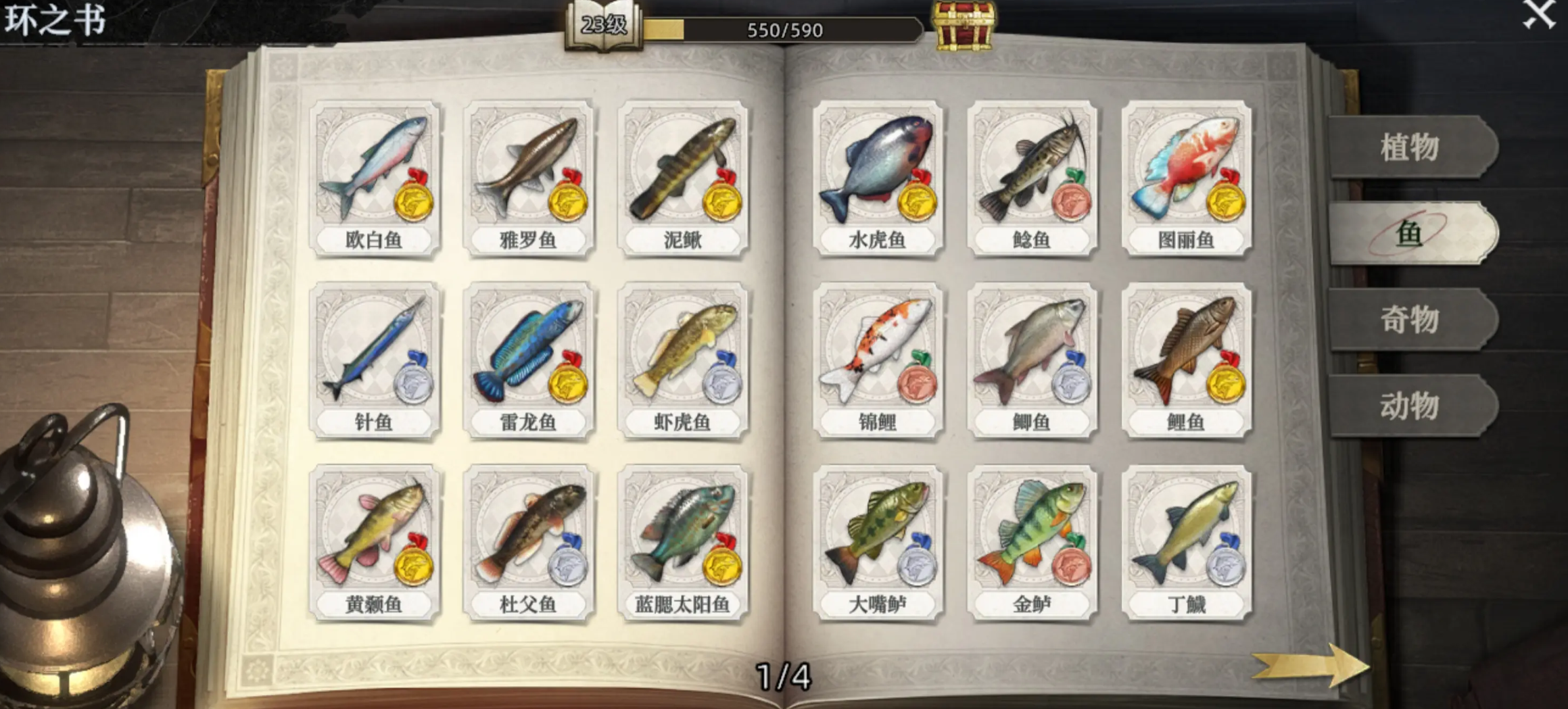This screenshot has height=709, width=1568.
Task: Select the red 图丽鱼 card
Action: tap(1186, 178)
